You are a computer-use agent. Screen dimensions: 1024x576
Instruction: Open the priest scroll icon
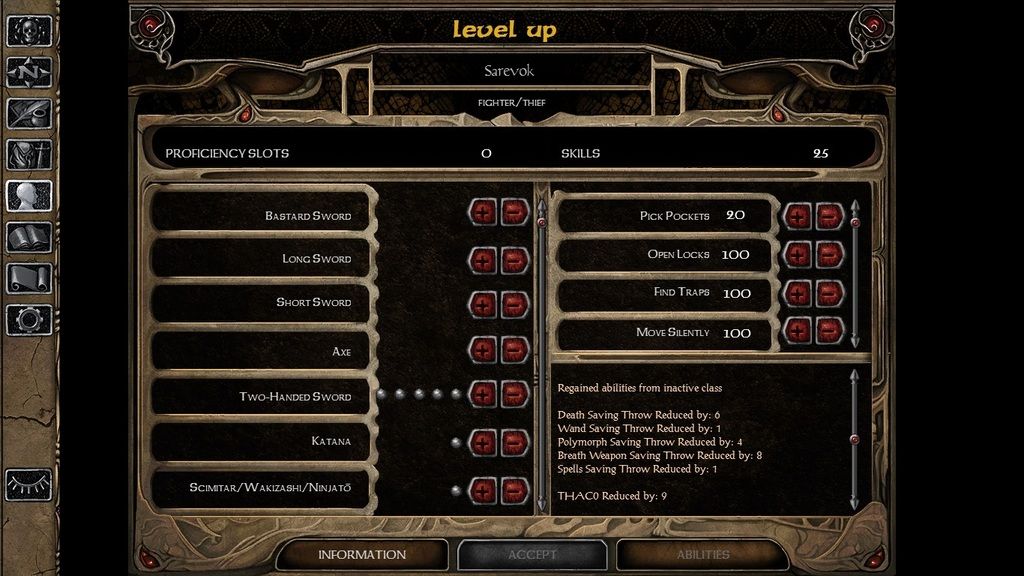tap(29, 278)
